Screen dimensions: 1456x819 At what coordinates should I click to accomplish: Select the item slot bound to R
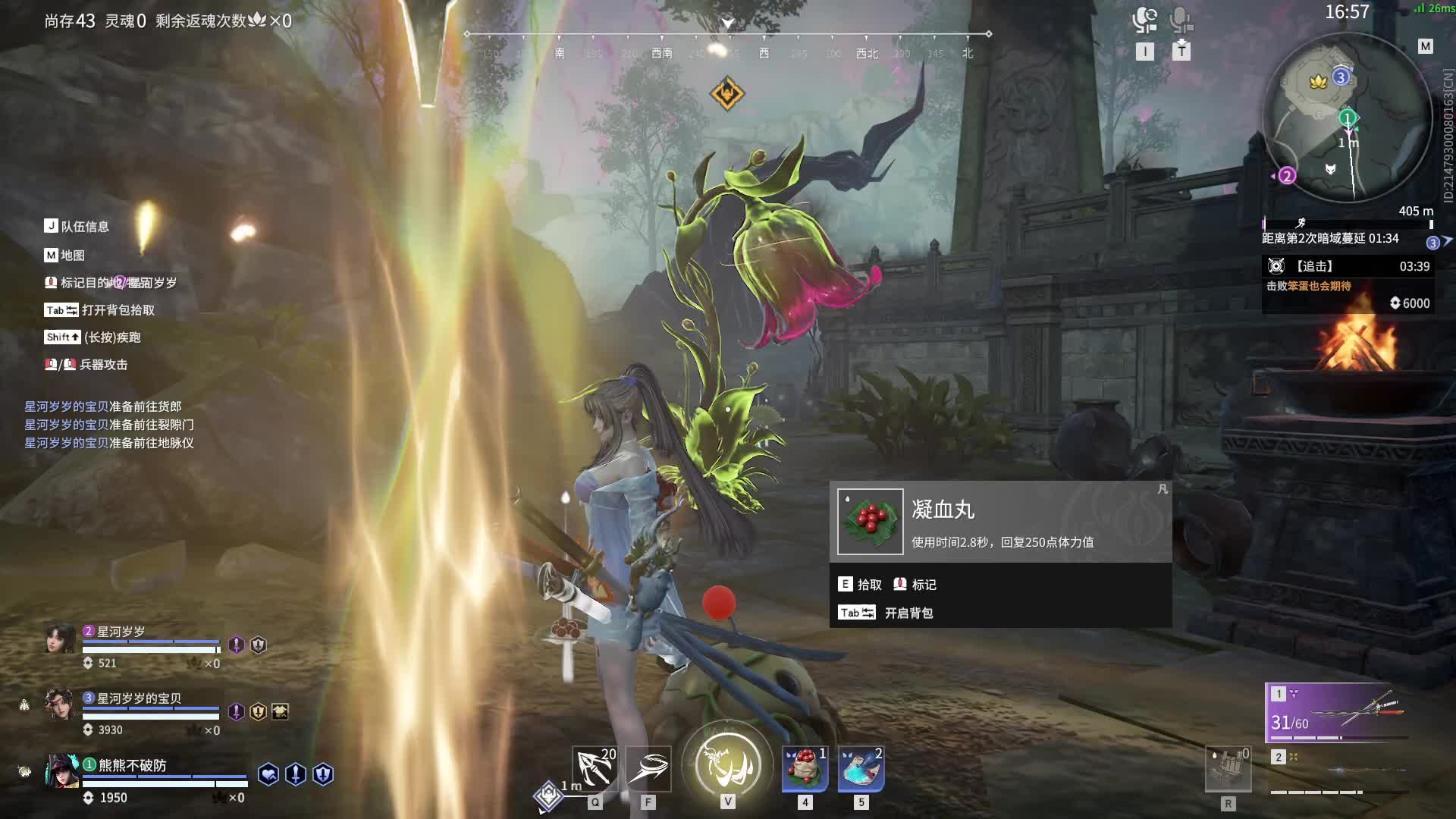1228,769
